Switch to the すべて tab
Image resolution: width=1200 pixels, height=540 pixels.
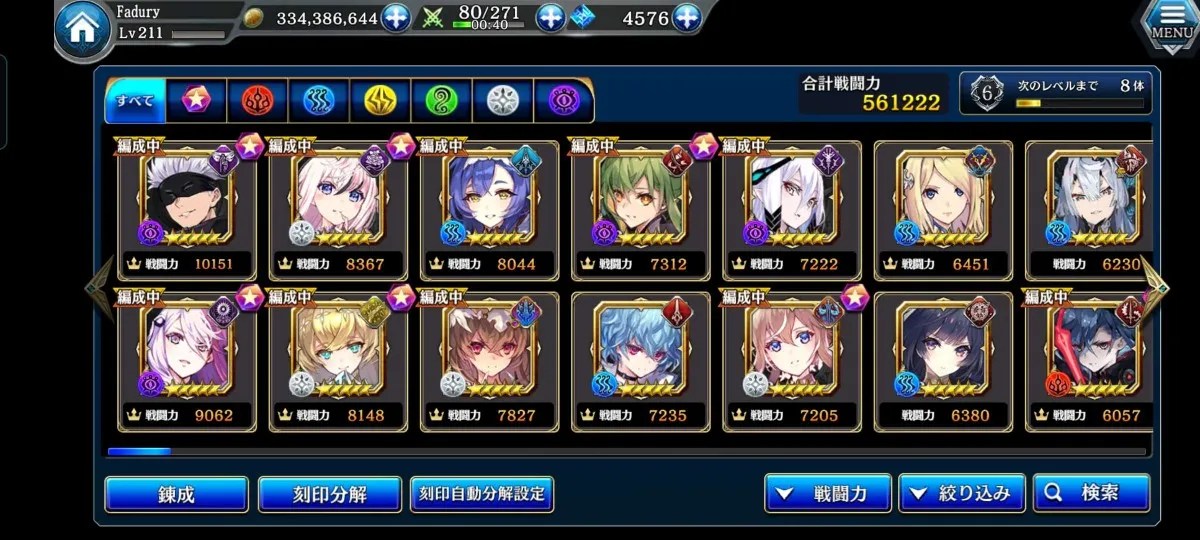point(135,100)
